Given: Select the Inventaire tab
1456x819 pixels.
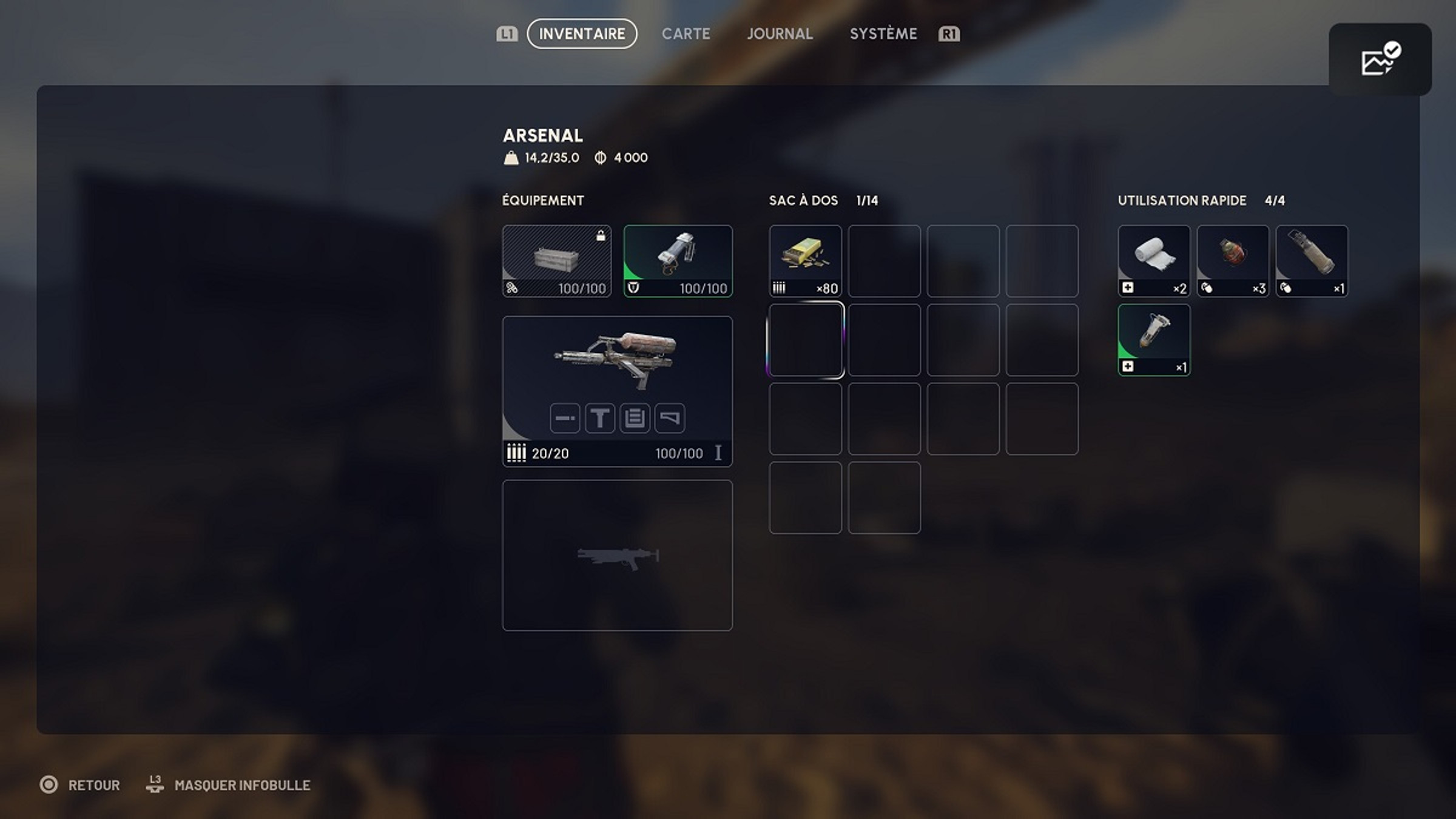Looking at the screenshot, I should point(582,34).
